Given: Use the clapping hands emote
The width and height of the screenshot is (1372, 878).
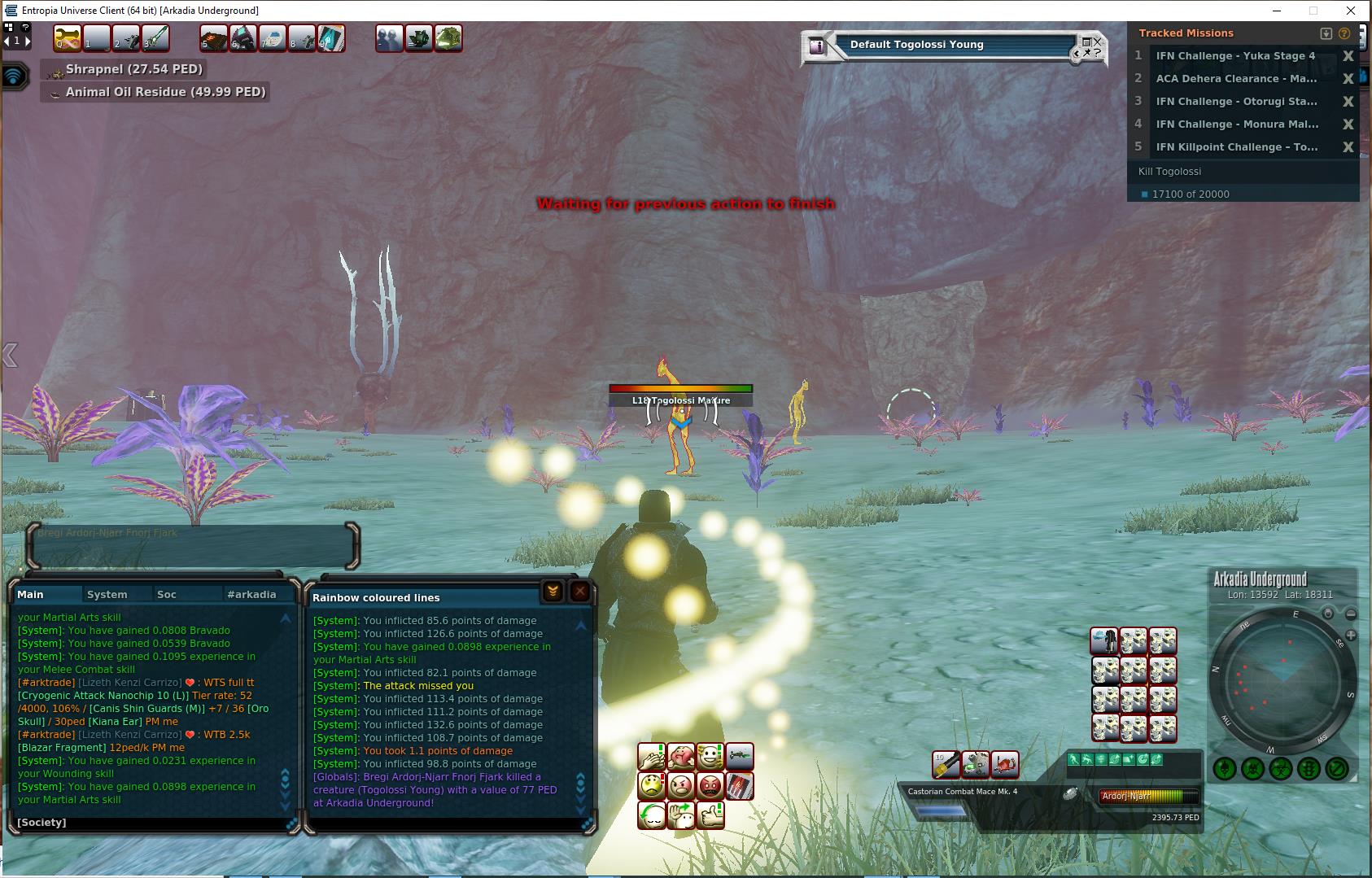Looking at the screenshot, I should click(x=652, y=758).
